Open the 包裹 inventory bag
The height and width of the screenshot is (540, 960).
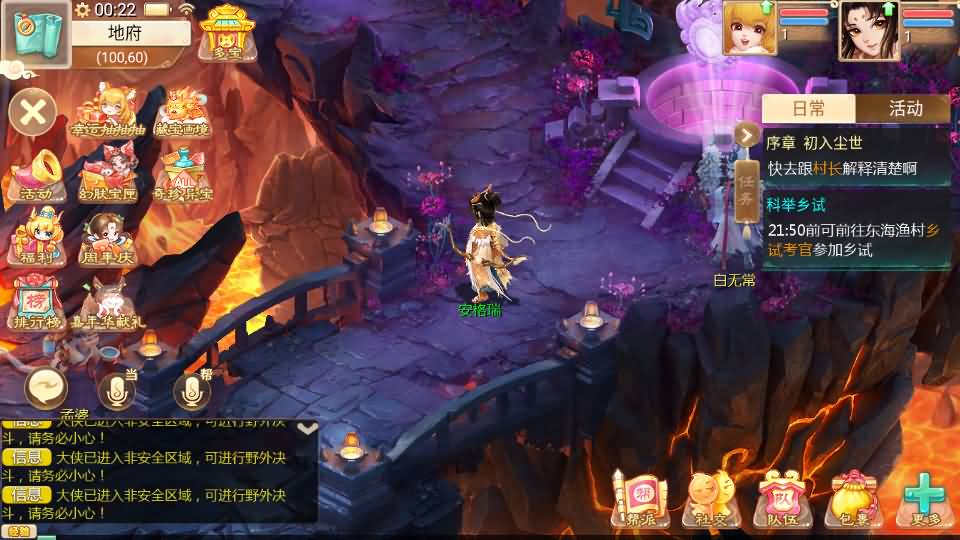(x=850, y=497)
